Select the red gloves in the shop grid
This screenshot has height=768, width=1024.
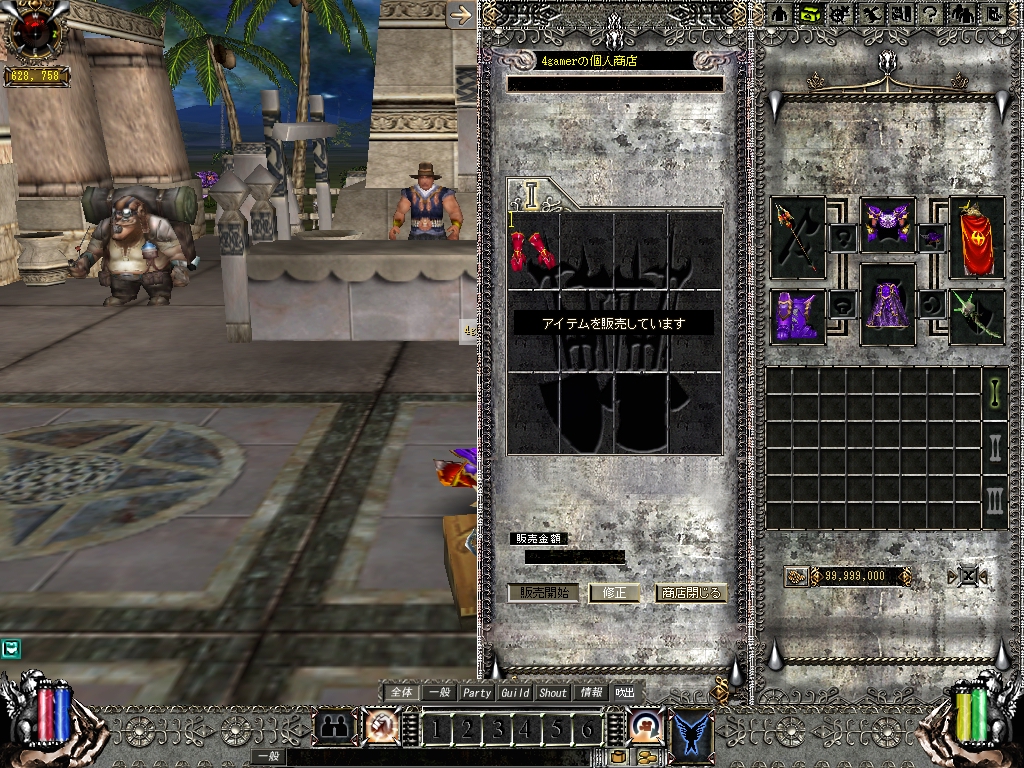533,251
